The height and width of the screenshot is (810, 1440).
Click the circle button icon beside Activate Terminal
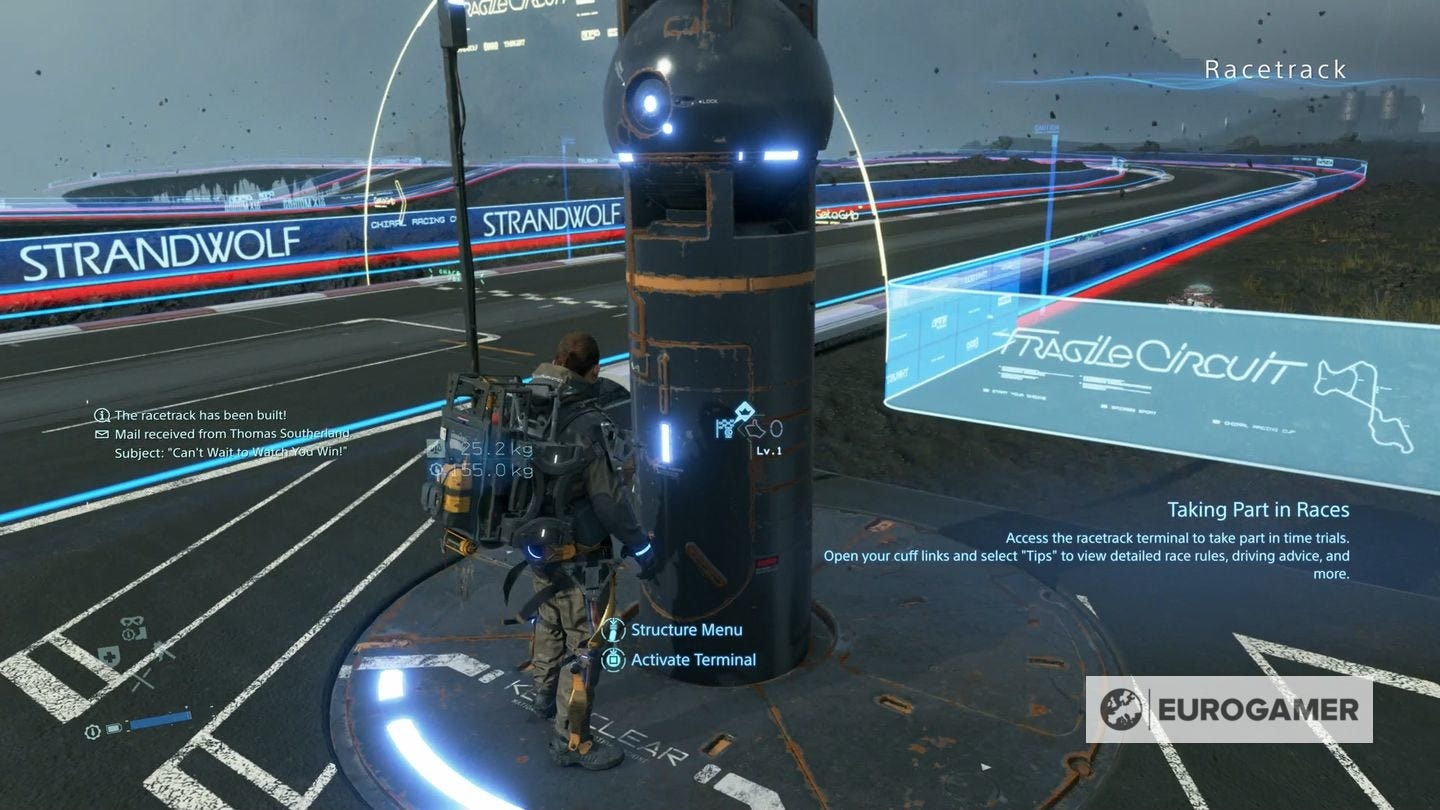(x=613, y=660)
